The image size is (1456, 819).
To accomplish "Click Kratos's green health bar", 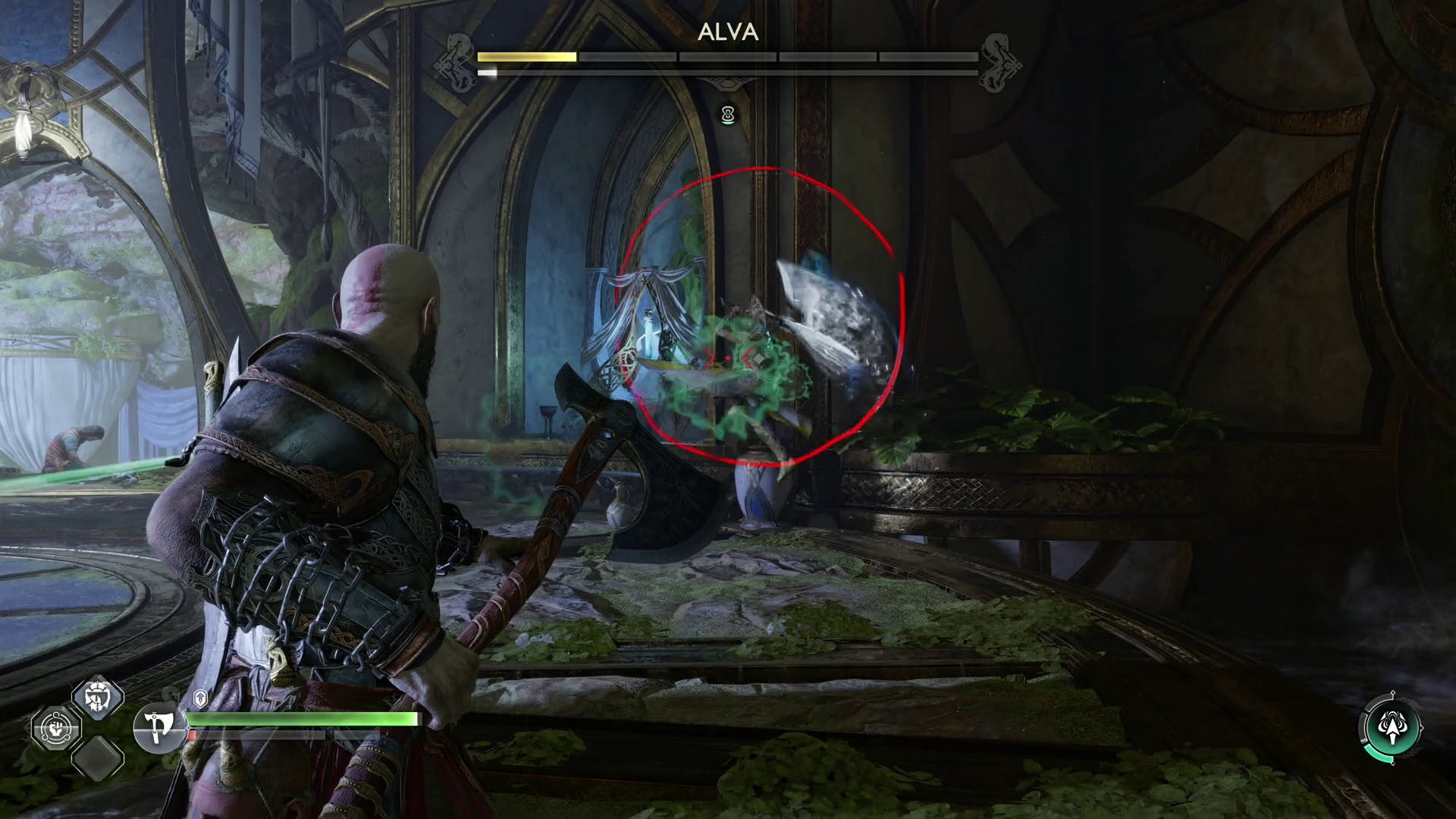I will point(303,719).
